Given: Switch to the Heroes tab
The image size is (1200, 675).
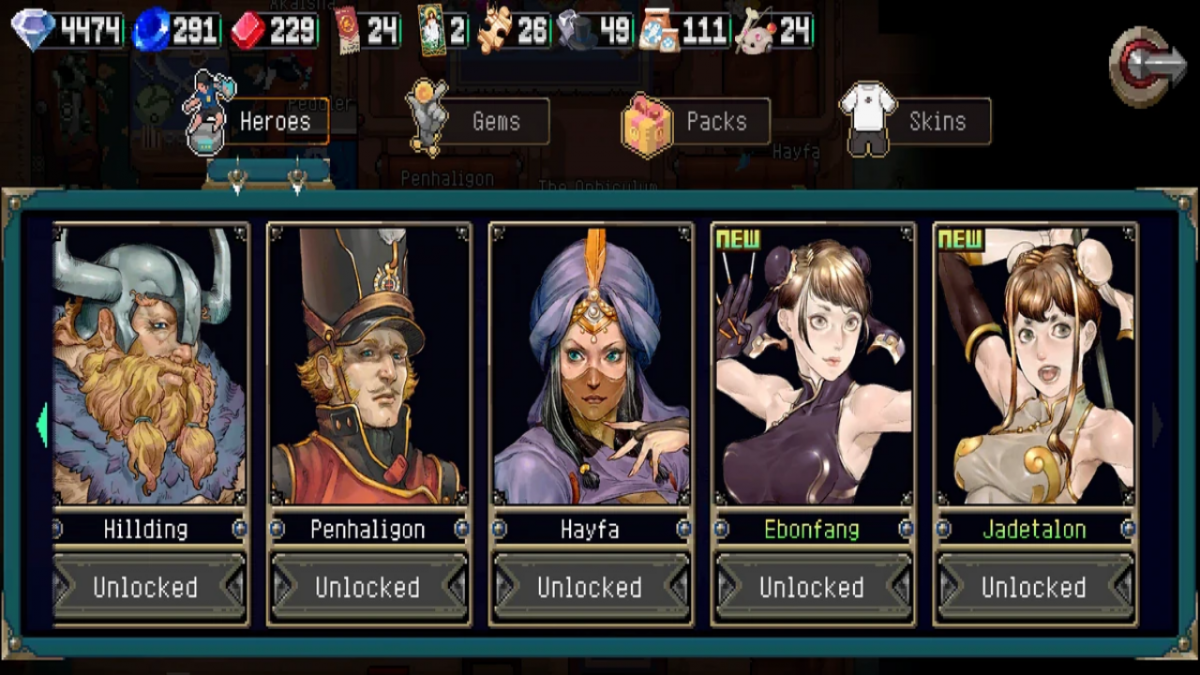Looking at the screenshot, I should (x=258, y=122).
